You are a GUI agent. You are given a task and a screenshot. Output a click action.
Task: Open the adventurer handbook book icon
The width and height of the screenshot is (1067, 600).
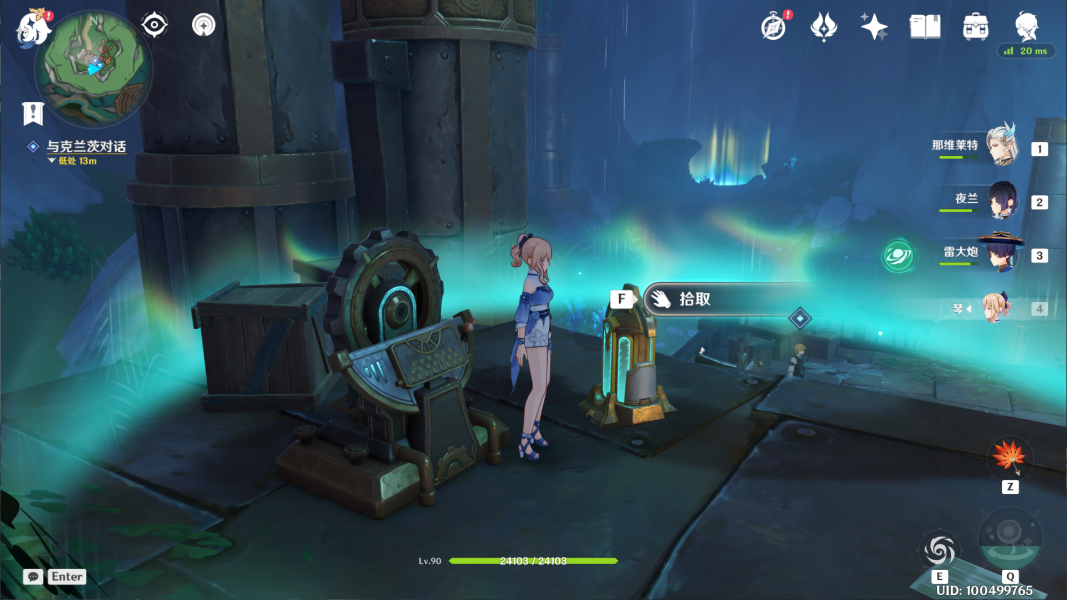925,27
